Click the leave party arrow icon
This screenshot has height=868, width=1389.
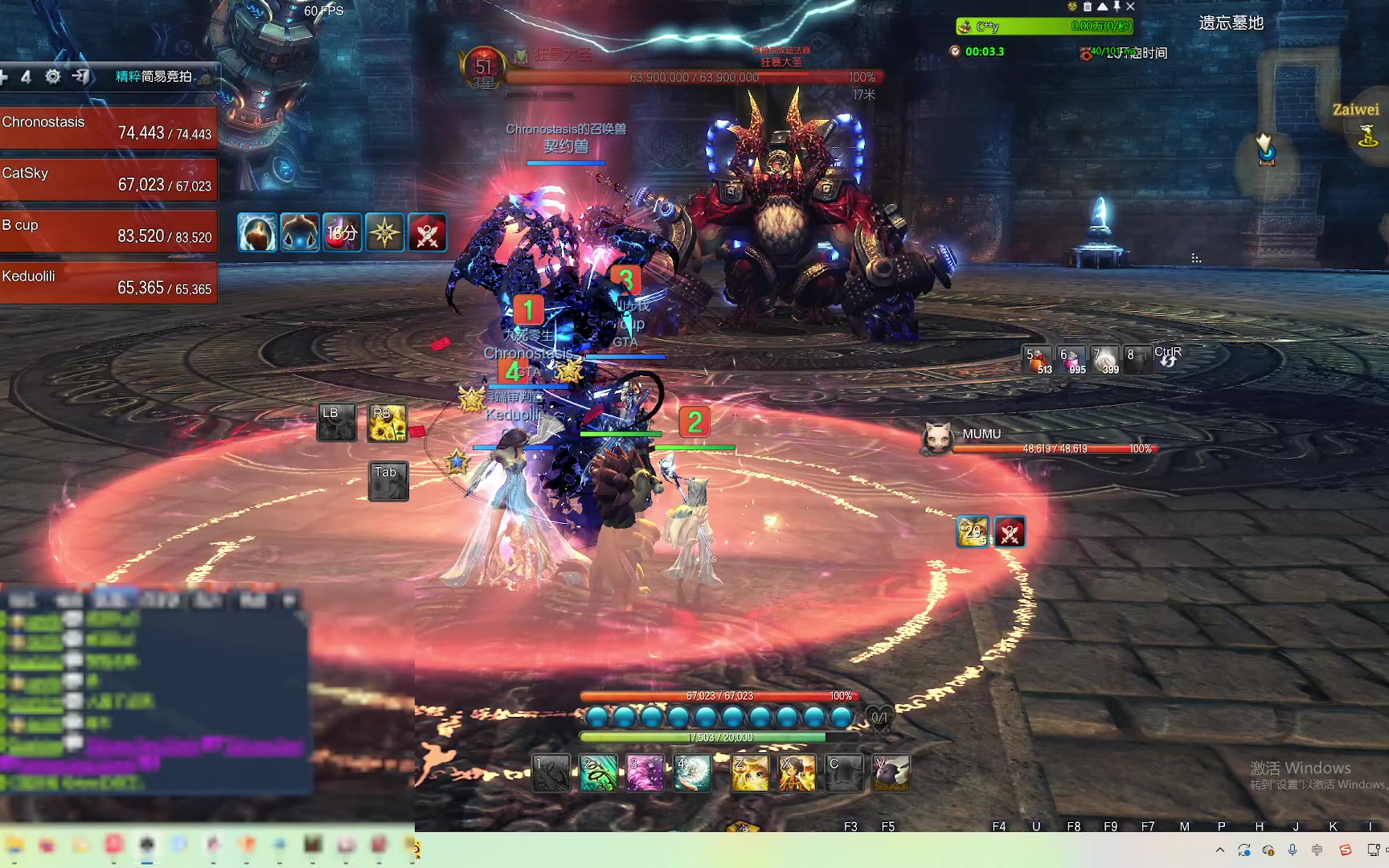[80, 76]
